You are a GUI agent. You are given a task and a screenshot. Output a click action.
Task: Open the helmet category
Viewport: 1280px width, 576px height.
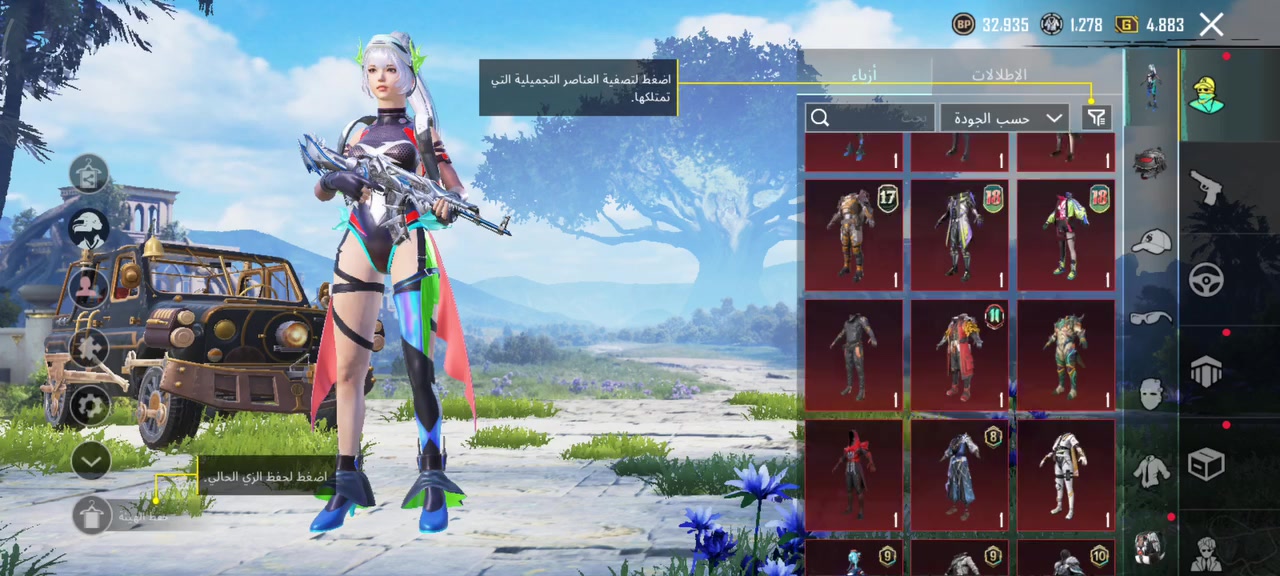pyautogui.click(x=1151, y=163)
